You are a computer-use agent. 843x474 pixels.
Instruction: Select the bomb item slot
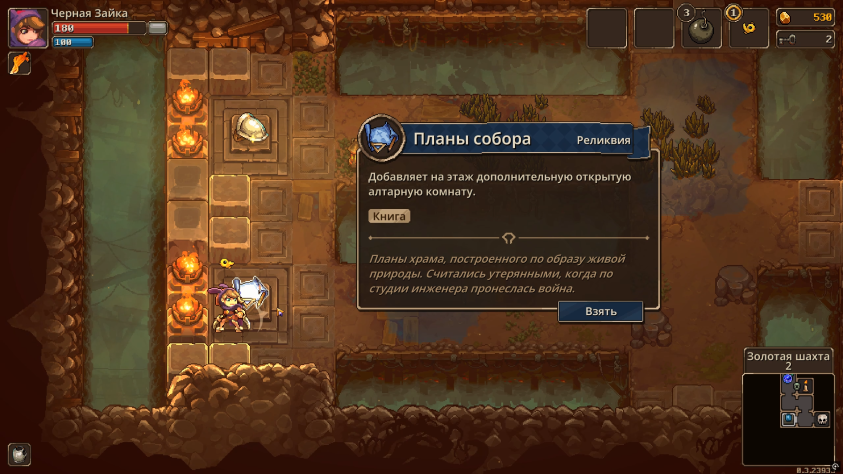(x=701, y=29)
